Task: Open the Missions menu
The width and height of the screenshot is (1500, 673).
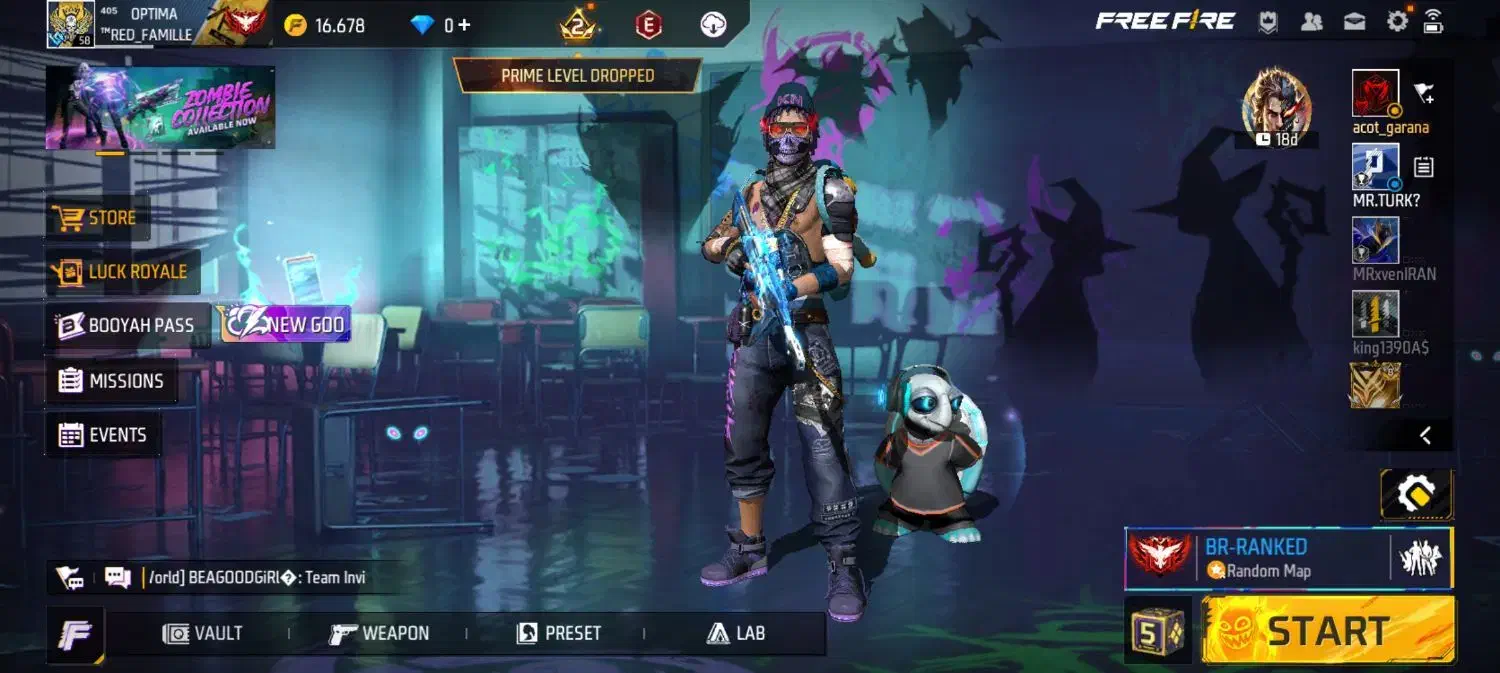Action: pos(111,381)
